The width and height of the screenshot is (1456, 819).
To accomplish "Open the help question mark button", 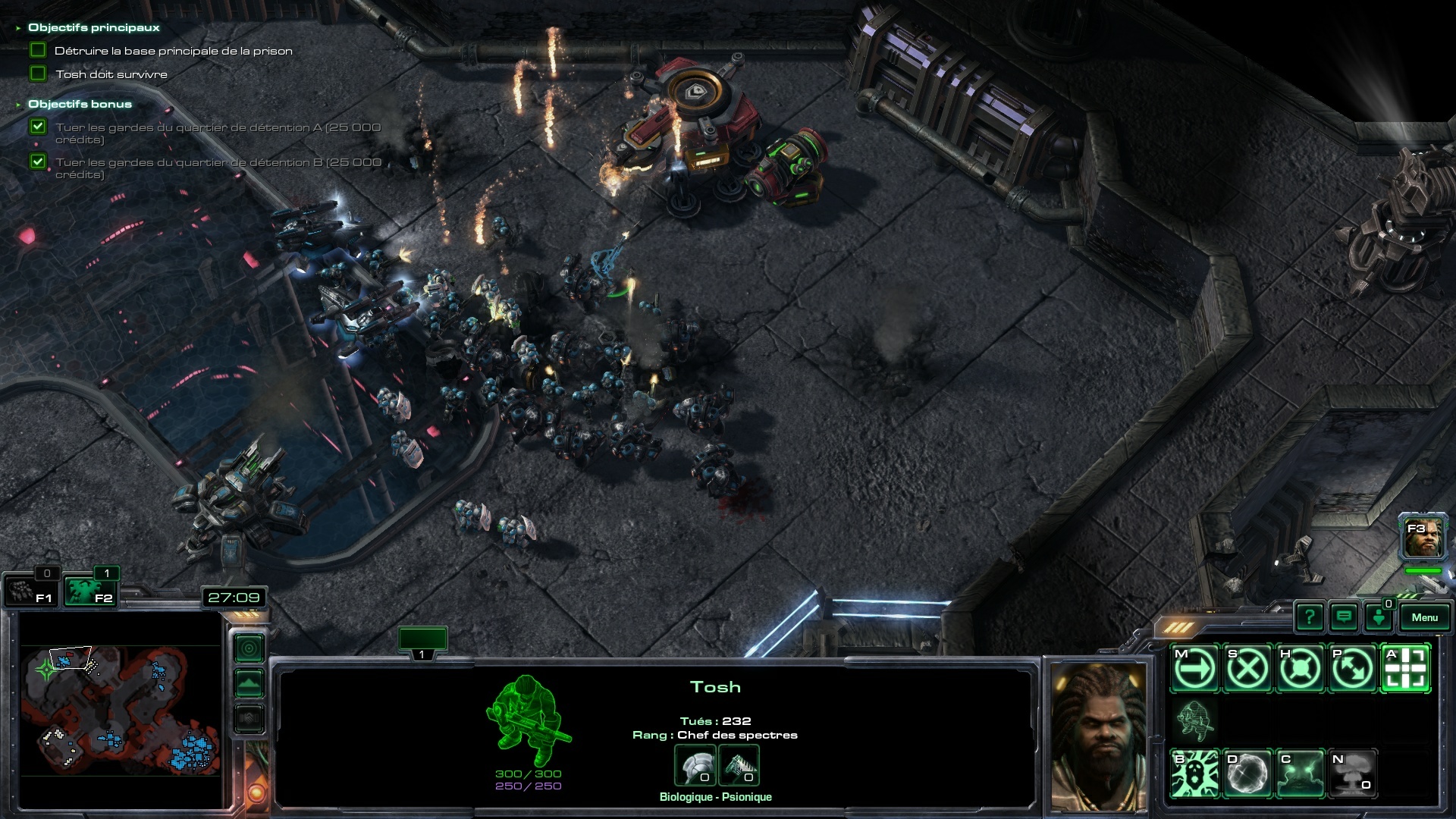I will coord(1310,617).
